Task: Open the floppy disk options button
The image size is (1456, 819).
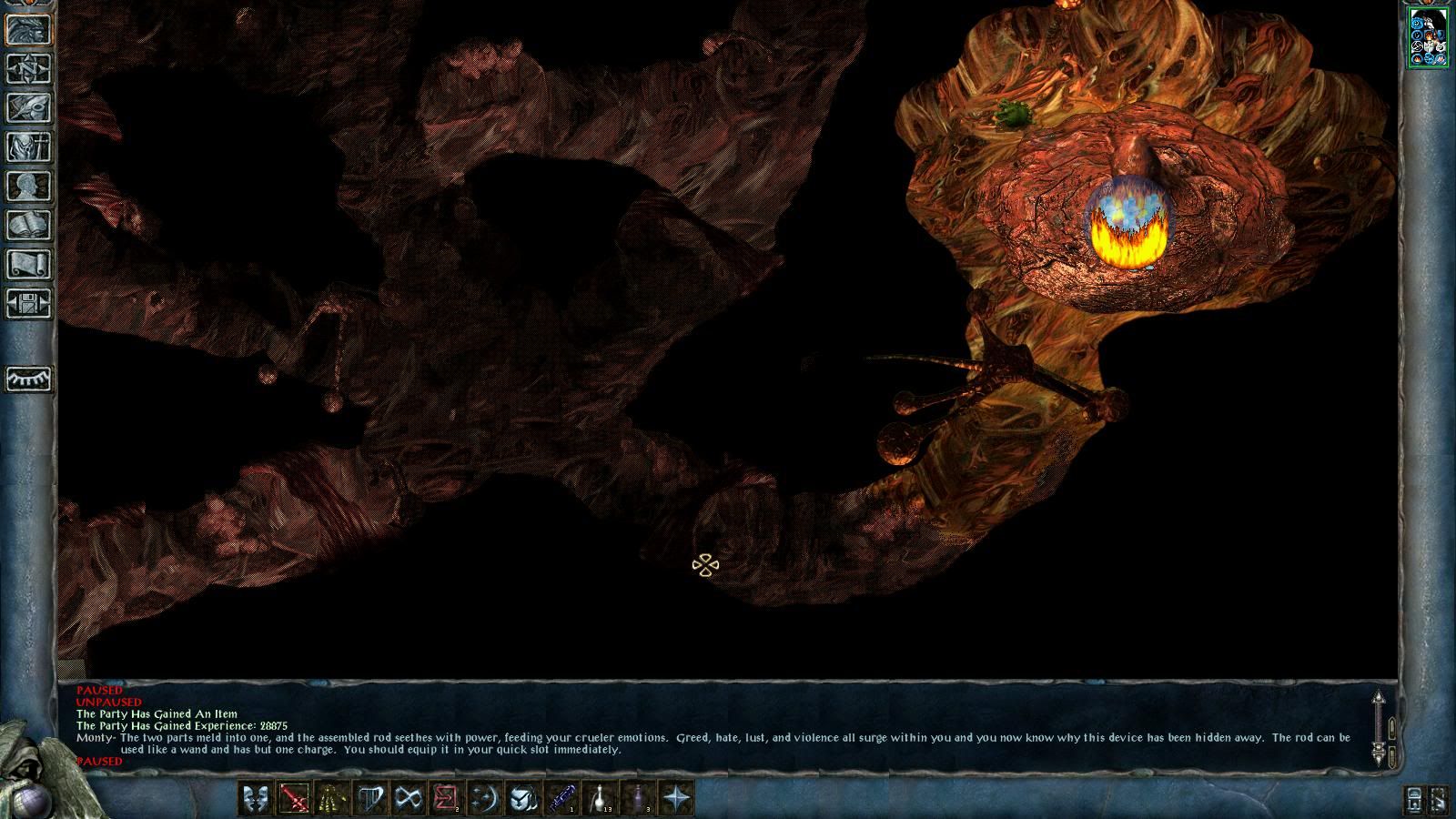Action: pos(28,304)
